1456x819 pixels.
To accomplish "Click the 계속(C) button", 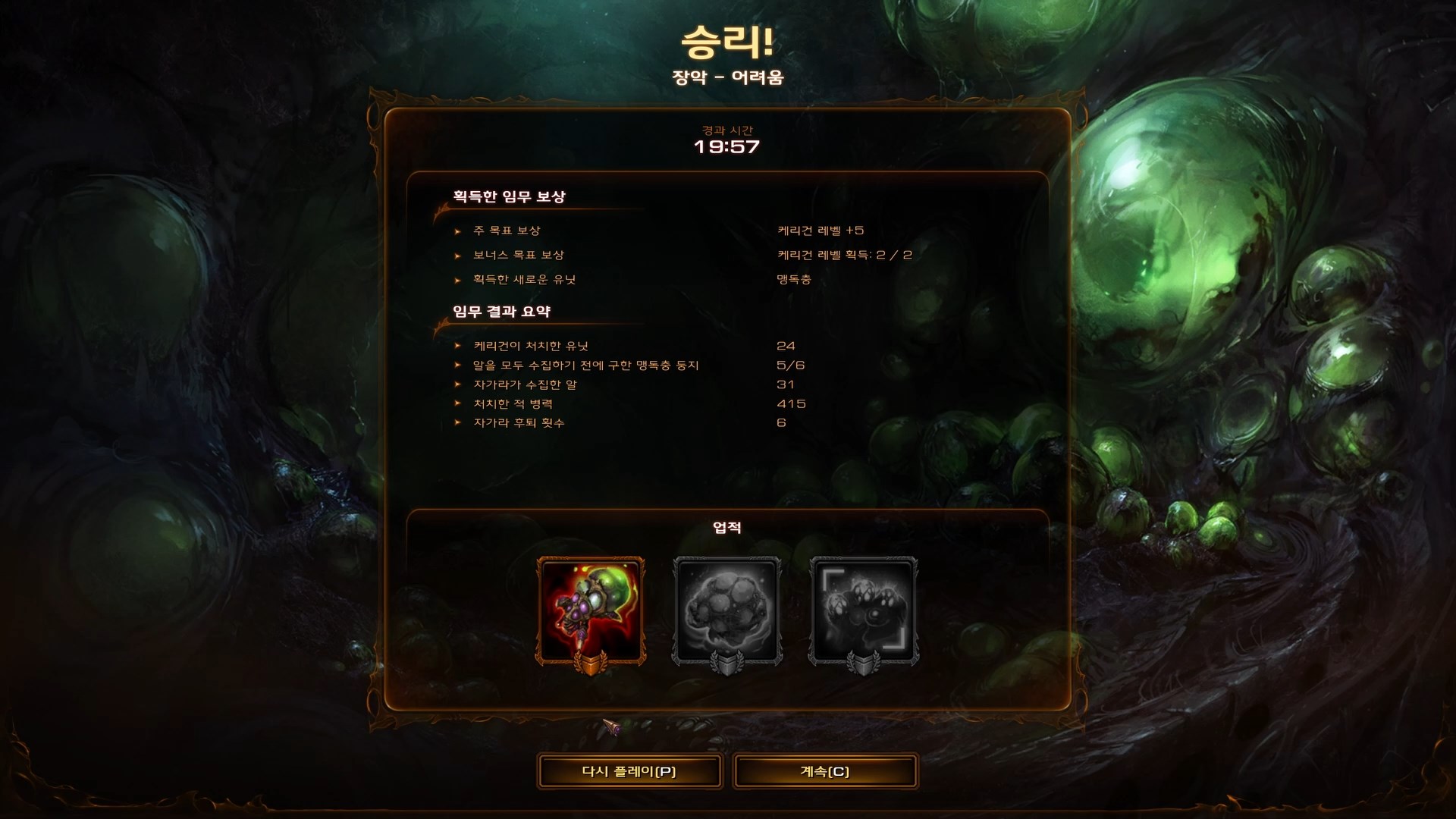I will tap(825, 770).
